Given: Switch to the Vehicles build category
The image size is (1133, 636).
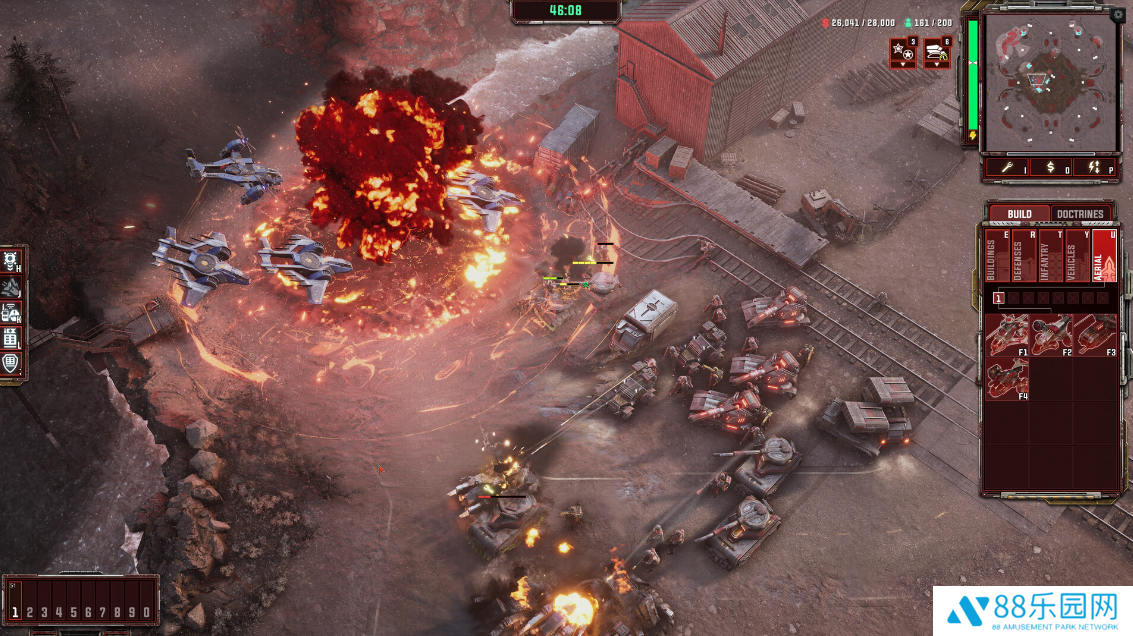Looking at the screenshot, I should click(1076, 257).
